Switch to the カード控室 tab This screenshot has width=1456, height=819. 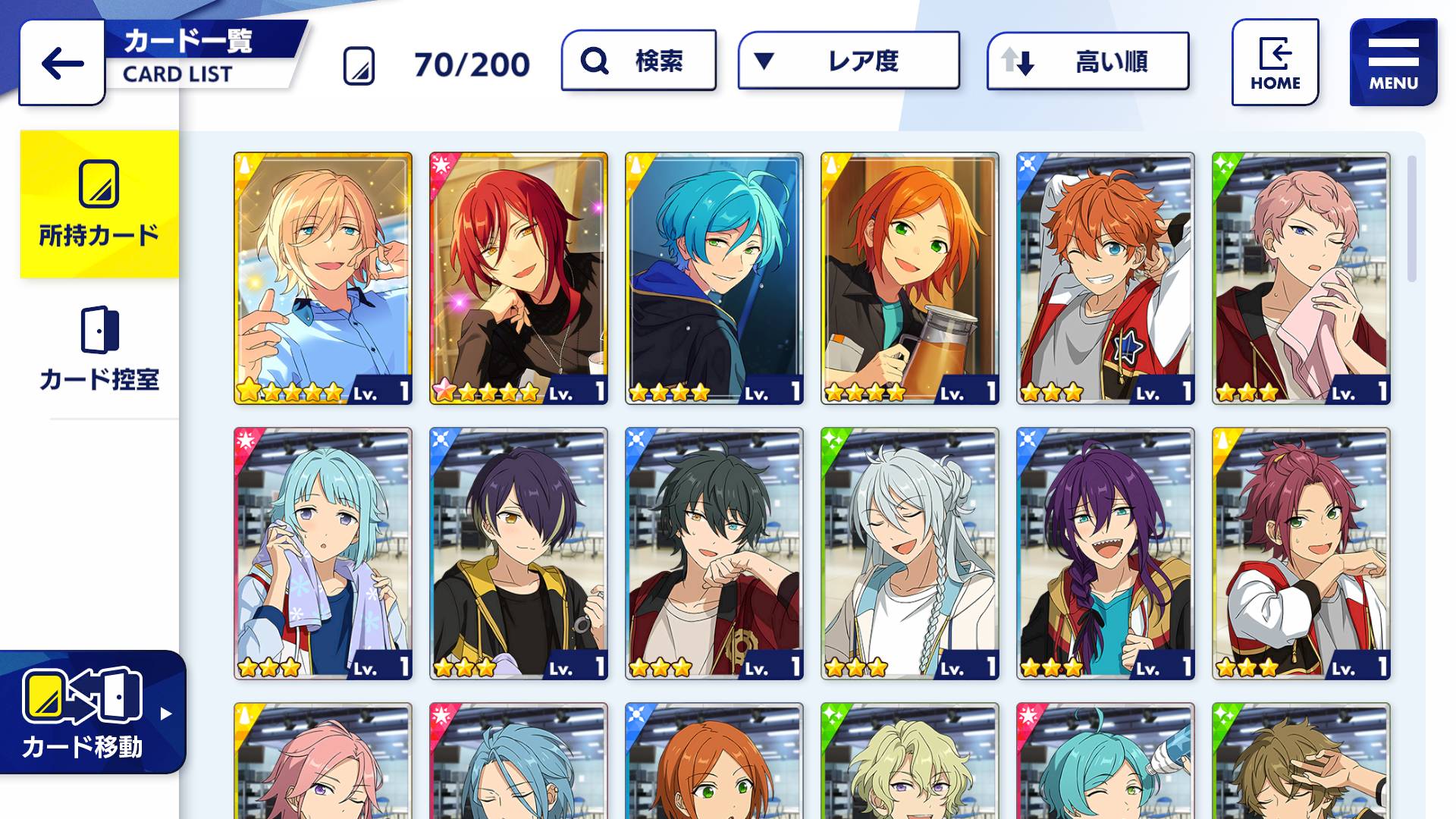pos(99,350)
